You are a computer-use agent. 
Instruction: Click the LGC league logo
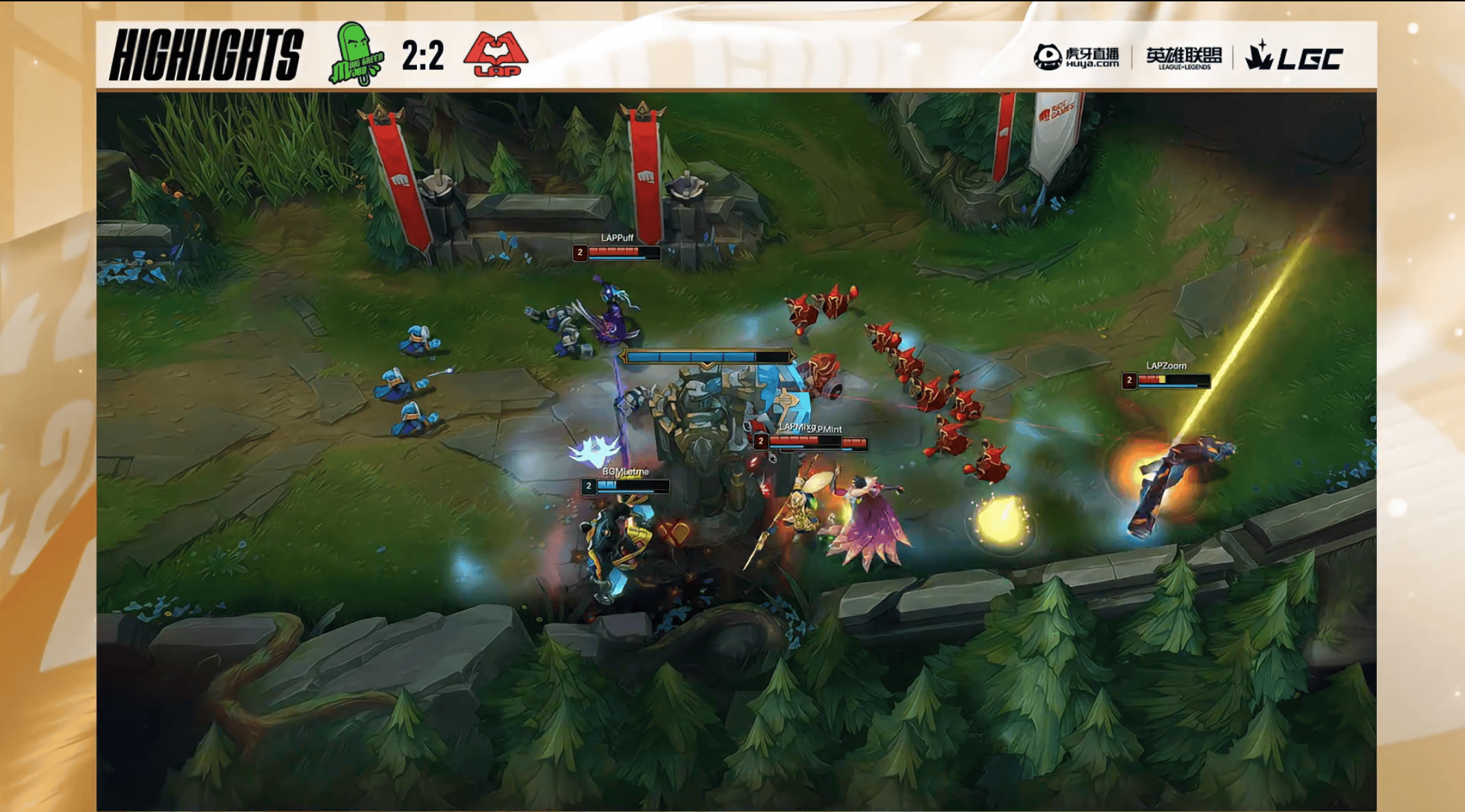(x=1293, y=56)
